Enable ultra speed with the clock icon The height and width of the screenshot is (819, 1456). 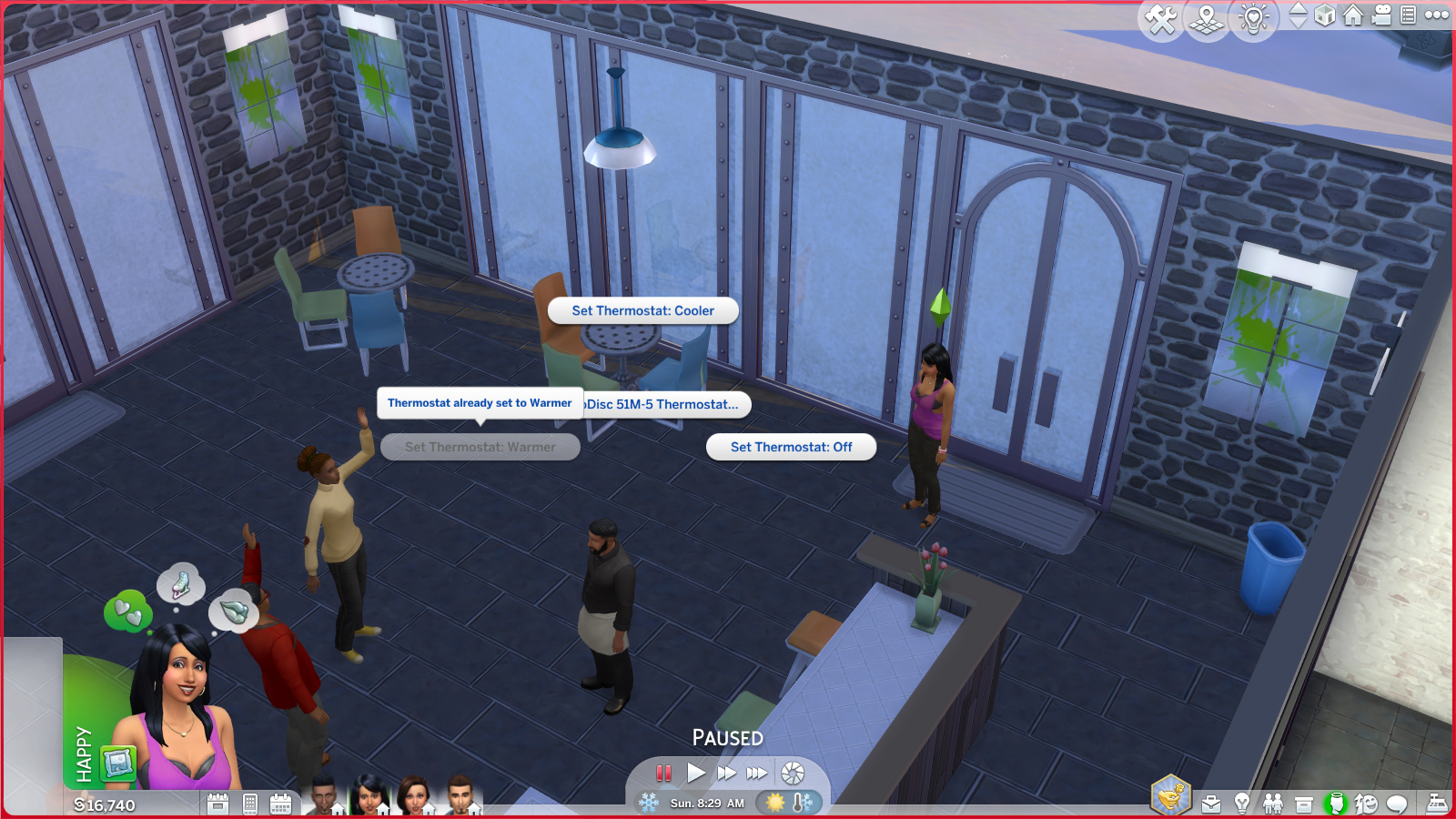coord(794,773)
